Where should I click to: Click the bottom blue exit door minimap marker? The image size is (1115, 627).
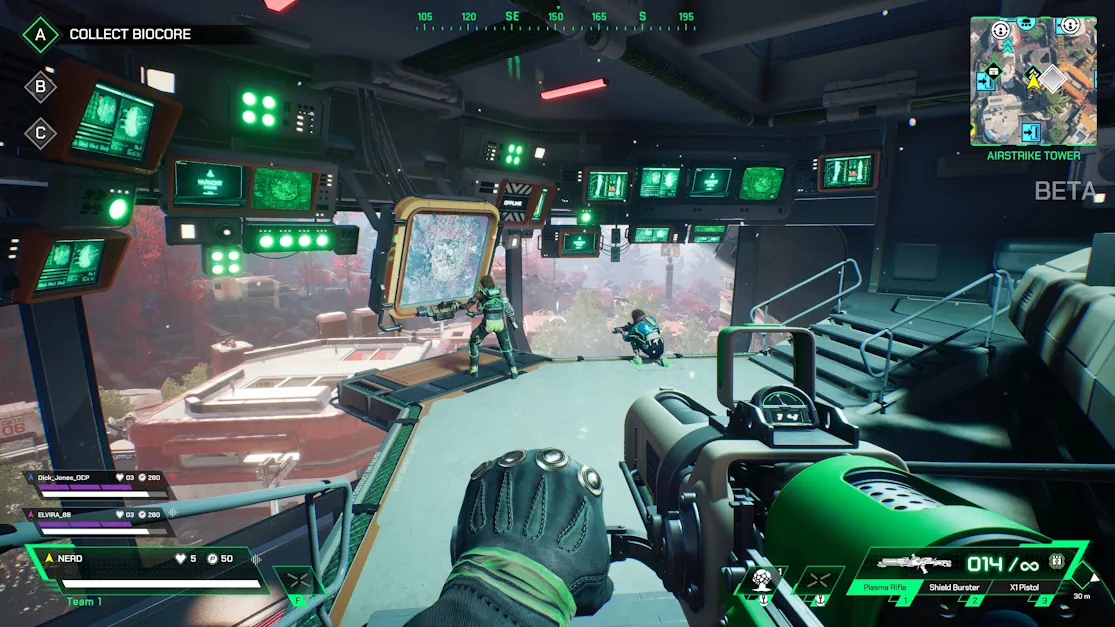pos(1030,132)
